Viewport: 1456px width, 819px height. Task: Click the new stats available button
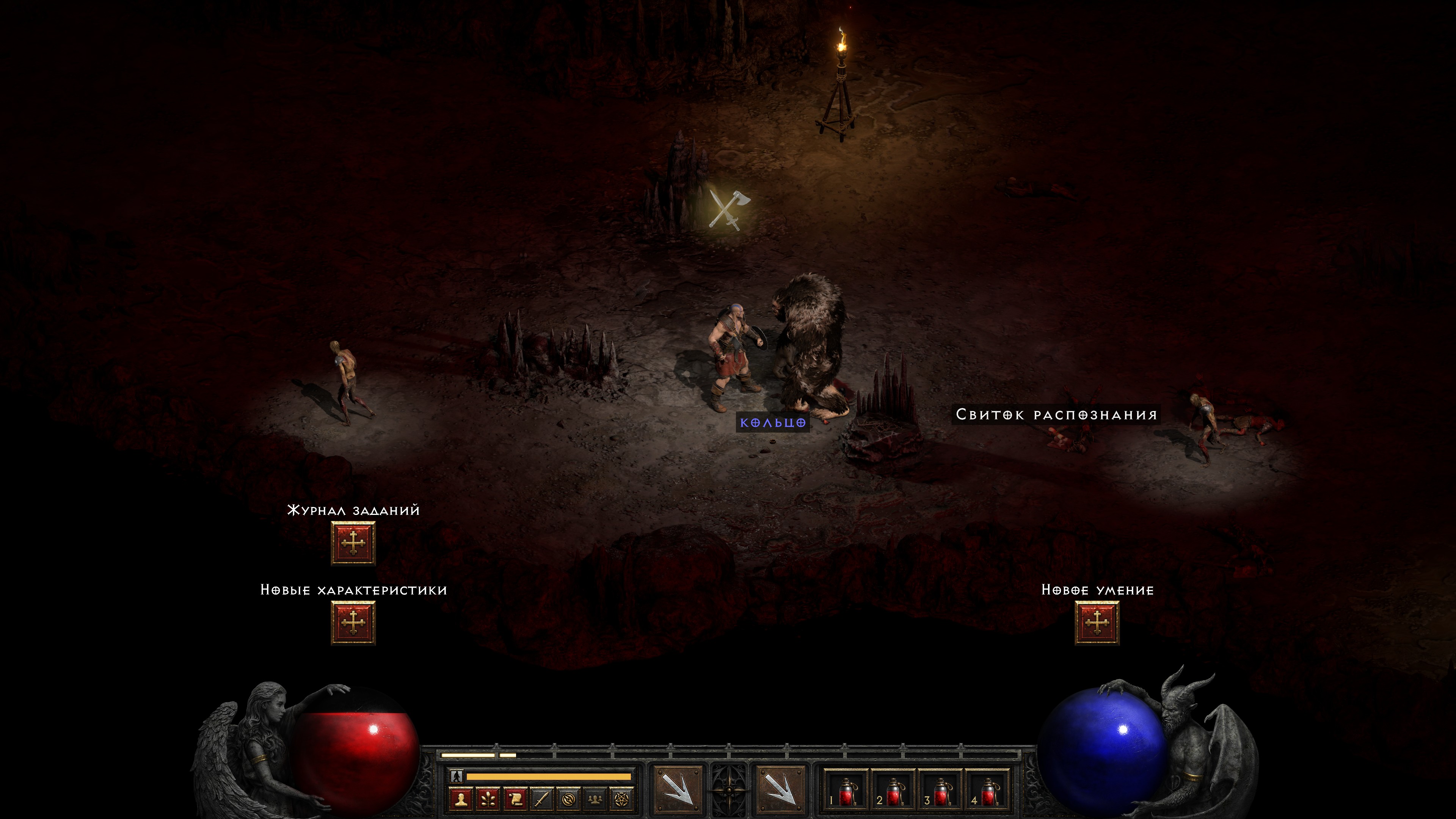353,622
